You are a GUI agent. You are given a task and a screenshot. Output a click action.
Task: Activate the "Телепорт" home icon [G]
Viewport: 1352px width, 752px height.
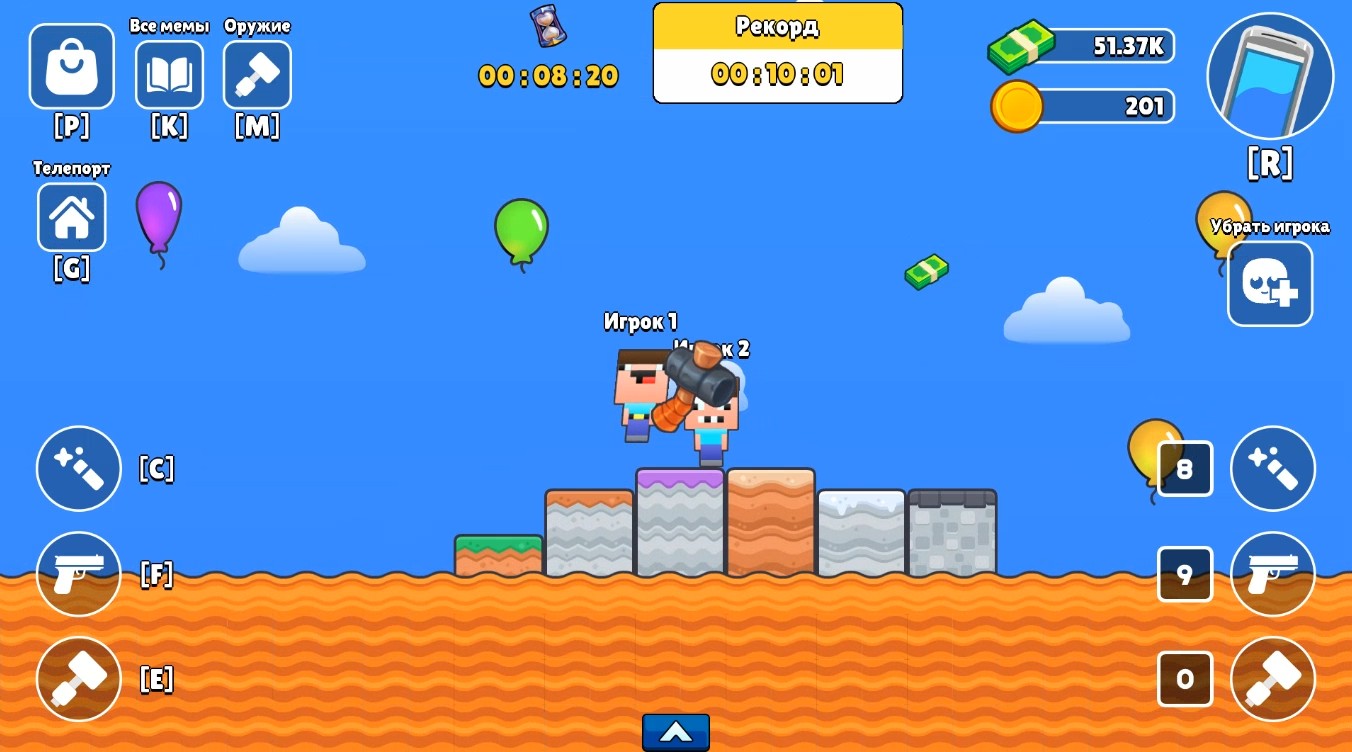[x=71, y=216]
